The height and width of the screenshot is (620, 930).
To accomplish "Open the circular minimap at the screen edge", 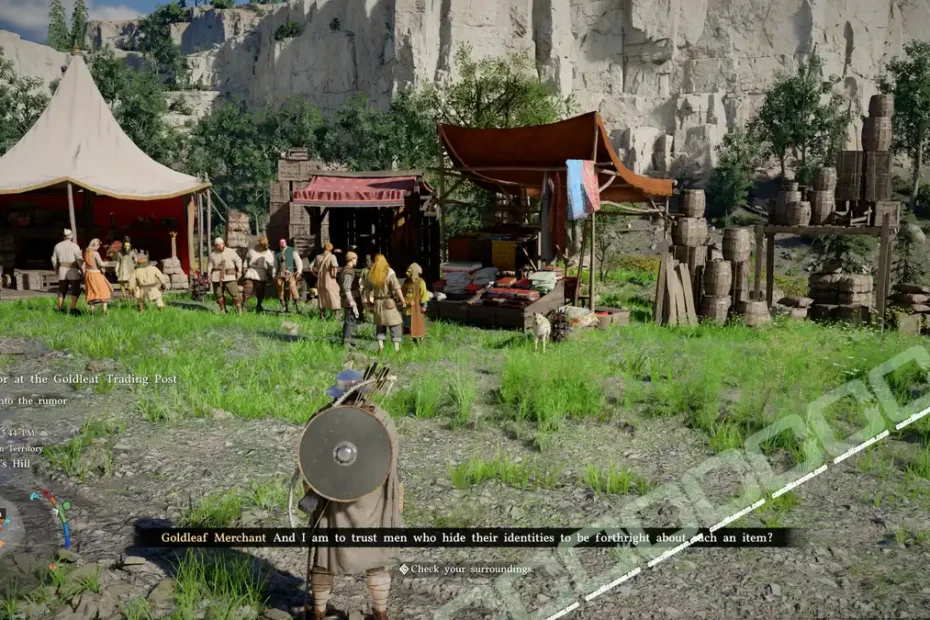I will [x=8, y=520].
